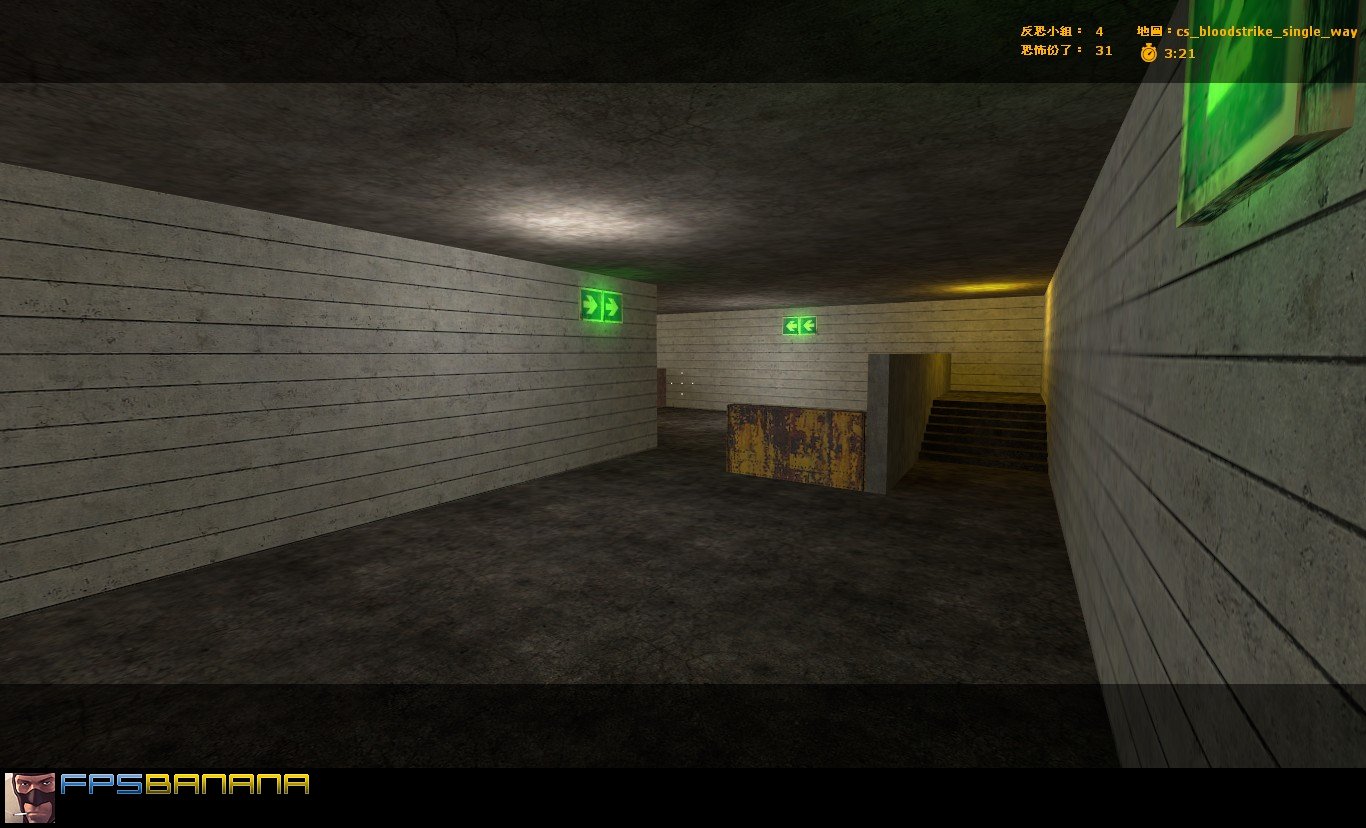Click the center exit sign with left arrows
Viewport: 1366px width, 828px height.
pos(797,324)
